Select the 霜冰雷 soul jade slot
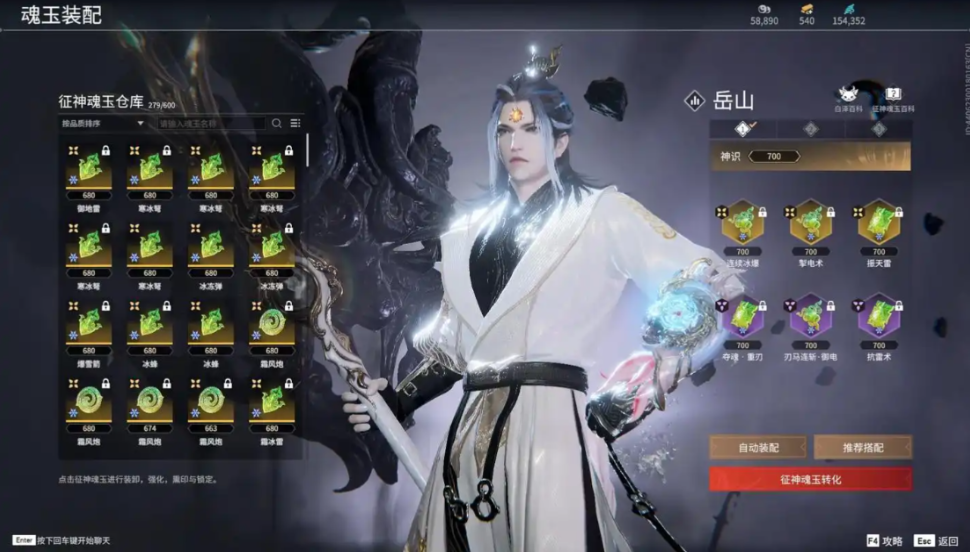This screenshot has height=552, width=970. 272,402
